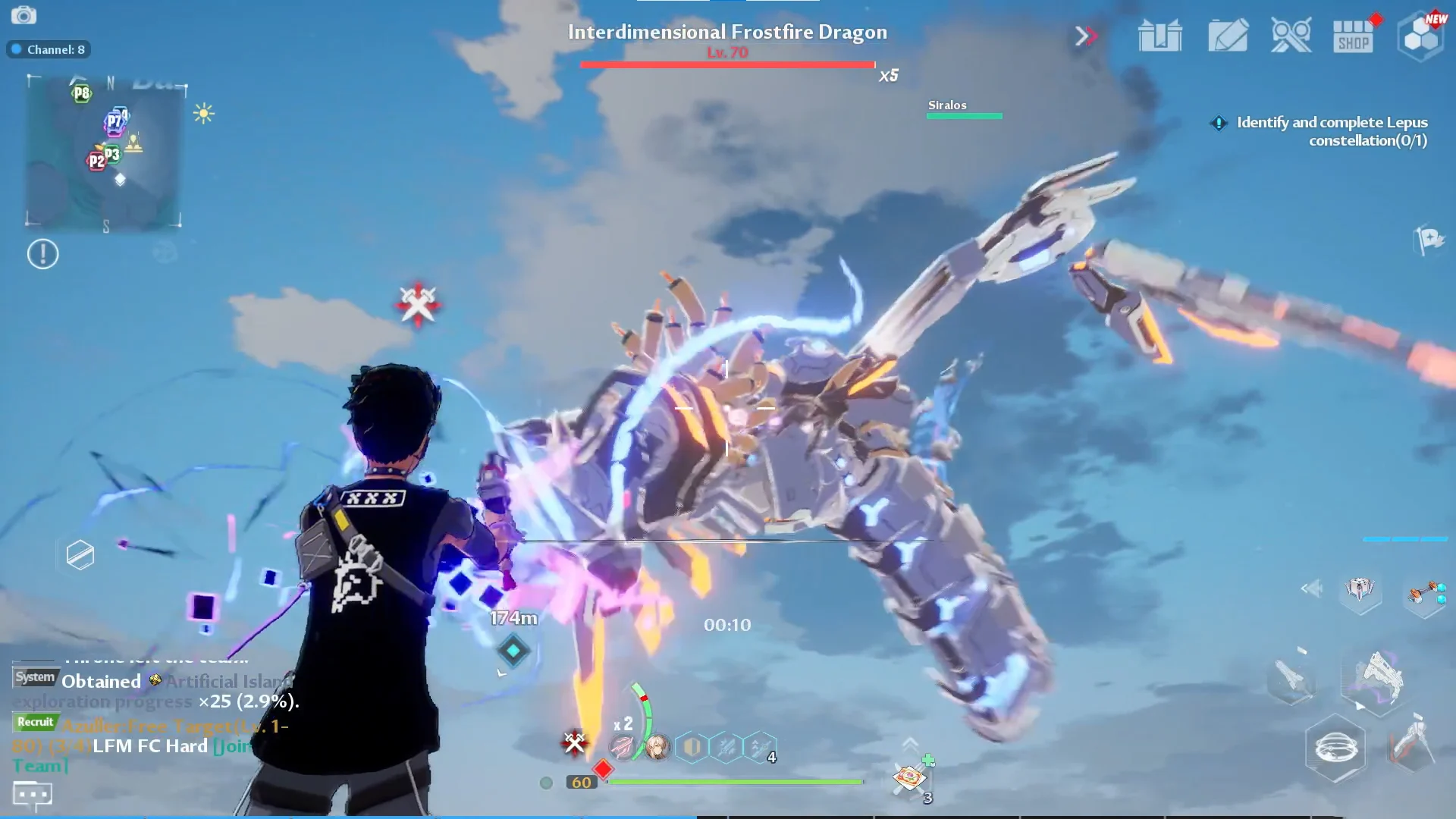Switch server via Channel: 8 label
The height and width of the screenshot is (819, 1456).
tap(49, 49)
